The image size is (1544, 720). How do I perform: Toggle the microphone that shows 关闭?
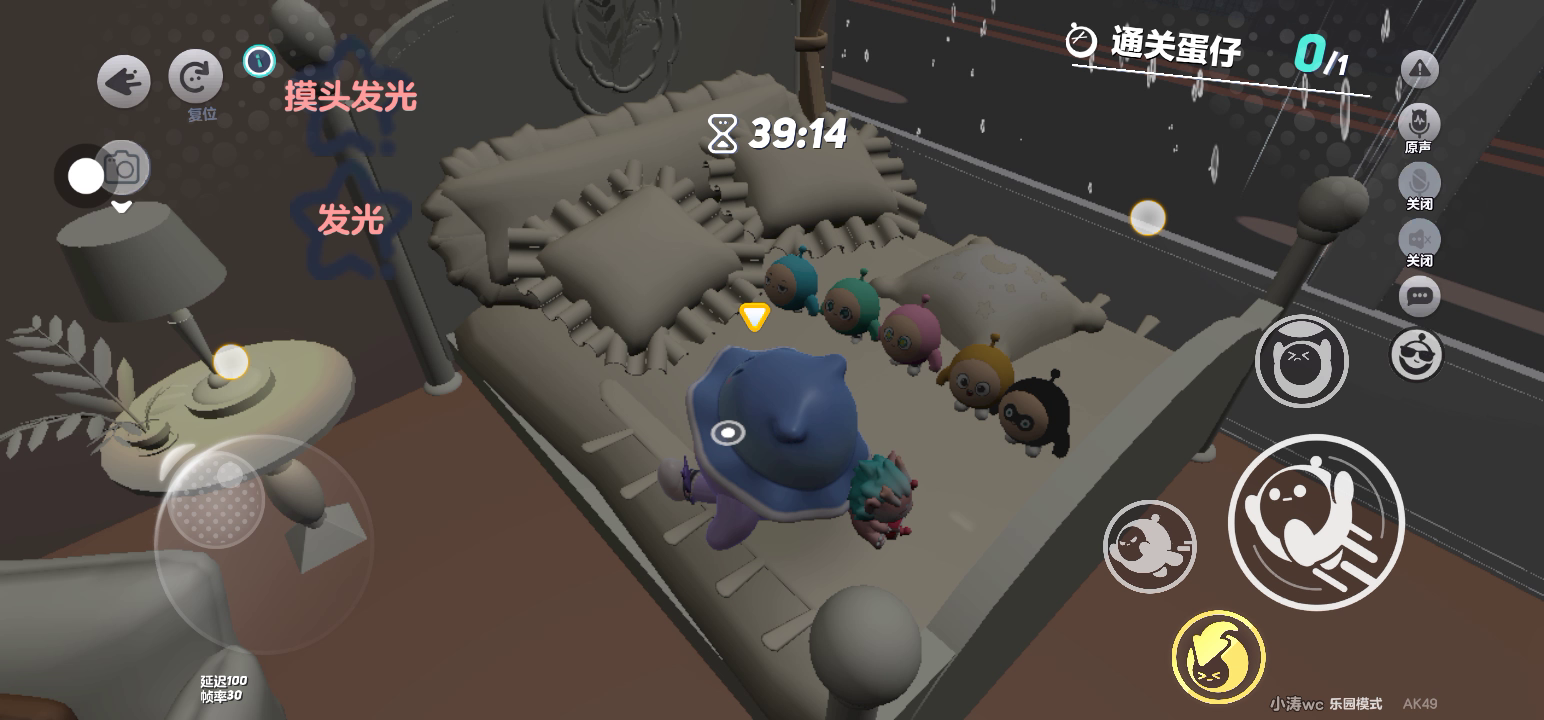pos(1419,182)
